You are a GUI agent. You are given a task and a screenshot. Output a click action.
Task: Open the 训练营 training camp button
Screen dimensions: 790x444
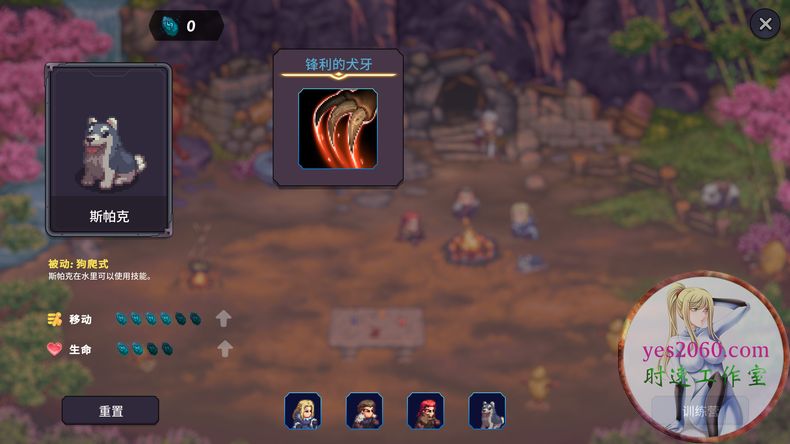coord(700,411)
